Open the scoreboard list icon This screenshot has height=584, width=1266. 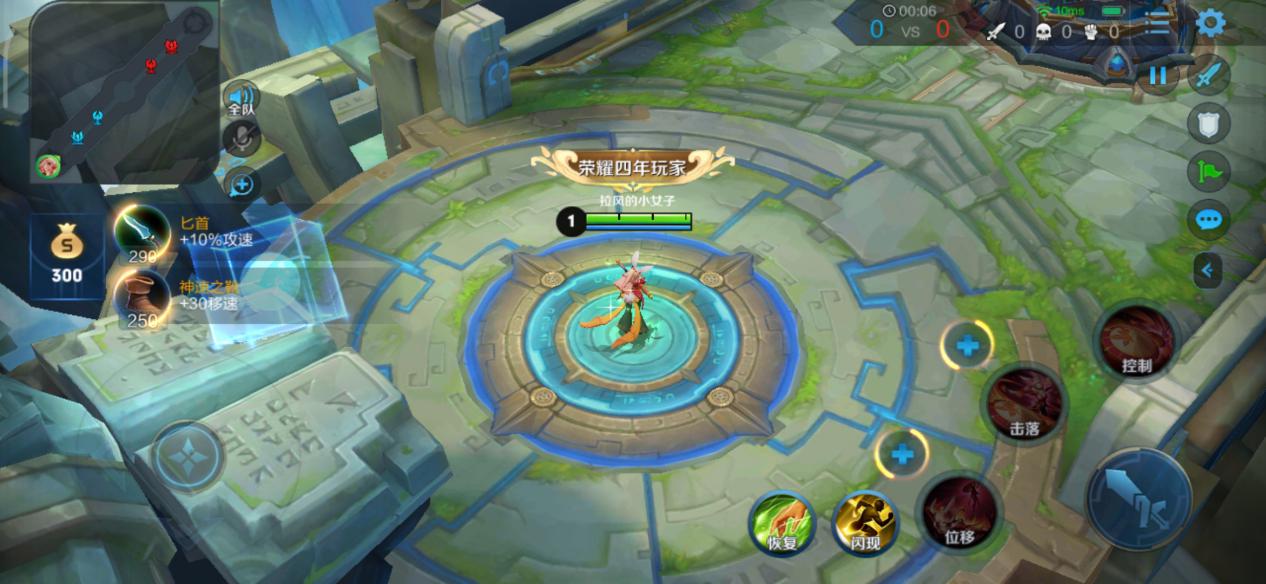[1157, 23]
